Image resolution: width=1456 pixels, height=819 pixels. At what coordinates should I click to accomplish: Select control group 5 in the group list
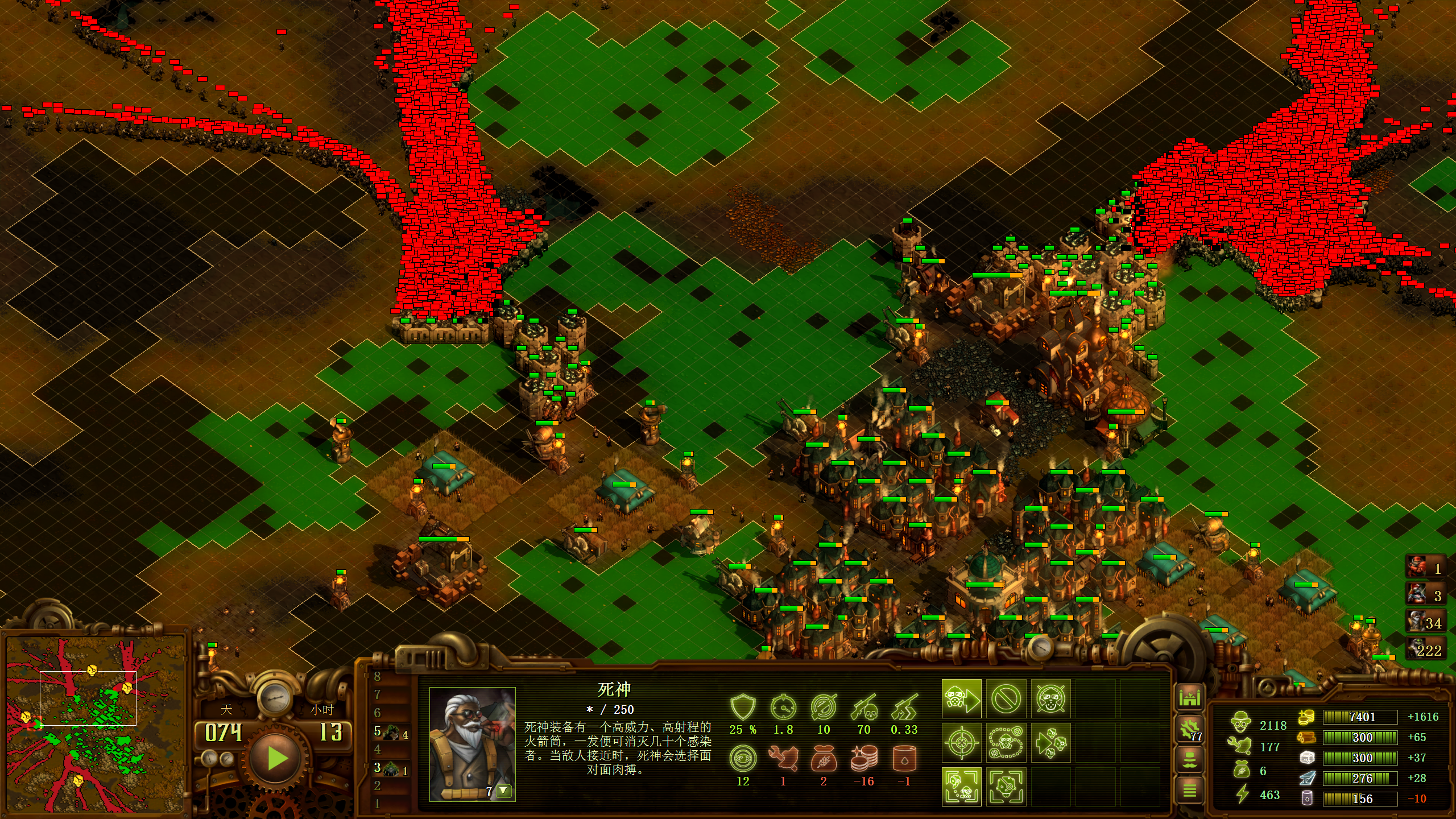[x=391, y=733]
